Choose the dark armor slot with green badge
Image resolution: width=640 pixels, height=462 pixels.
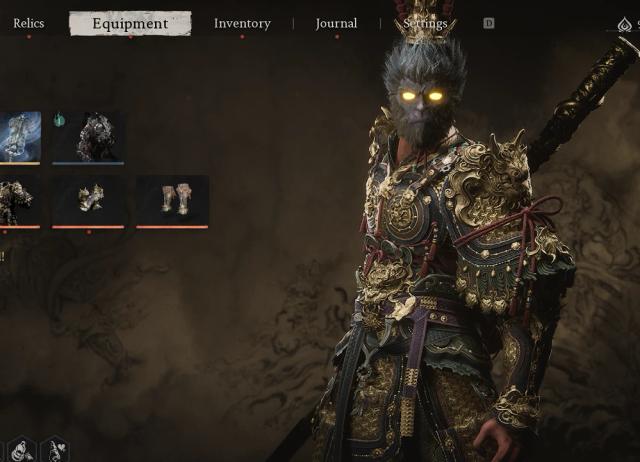pos(88,137)
